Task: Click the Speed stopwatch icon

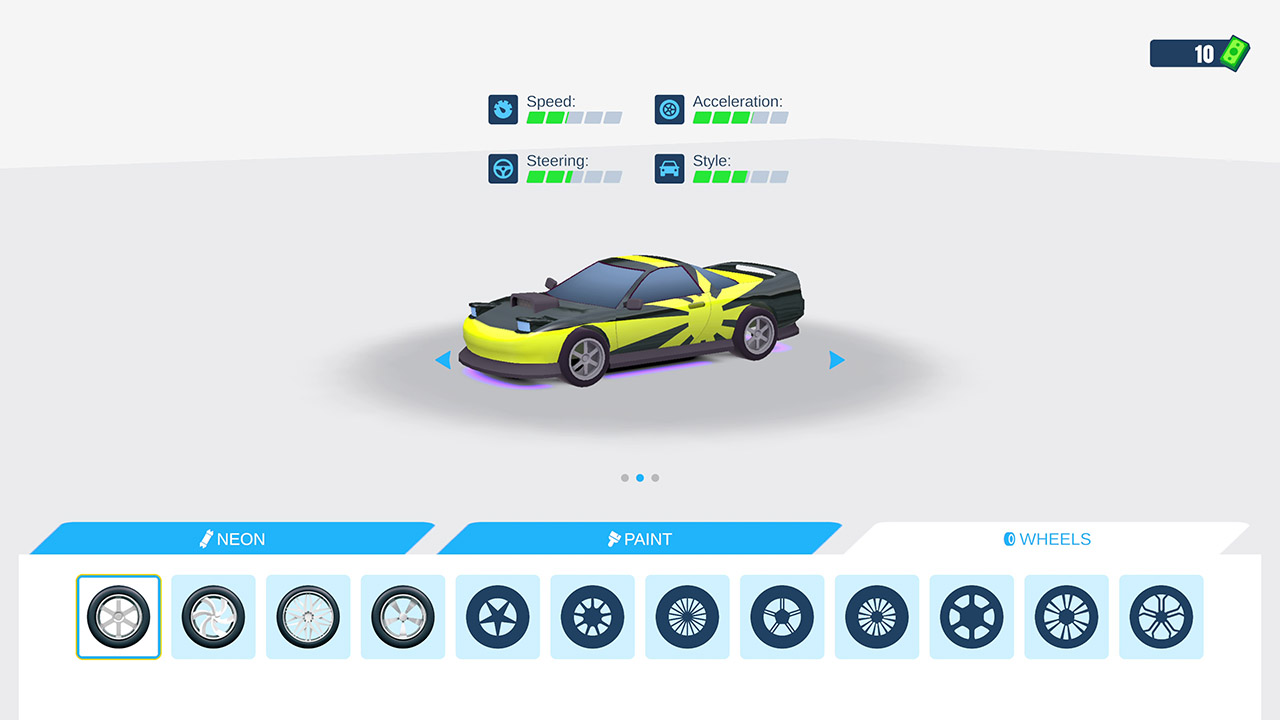Action: click(x=503, y=109)
